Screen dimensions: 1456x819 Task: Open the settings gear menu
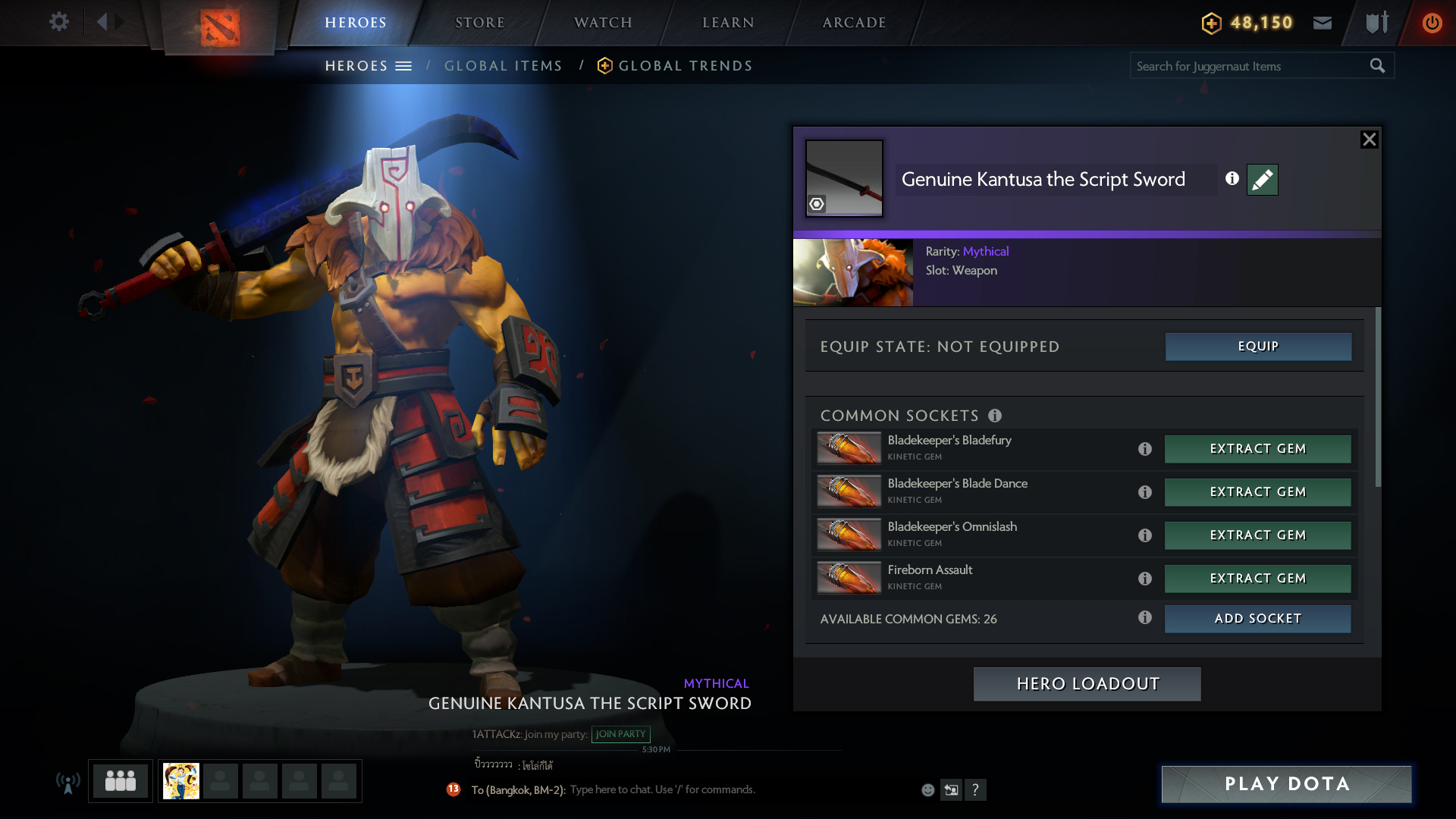coord(58,22)
